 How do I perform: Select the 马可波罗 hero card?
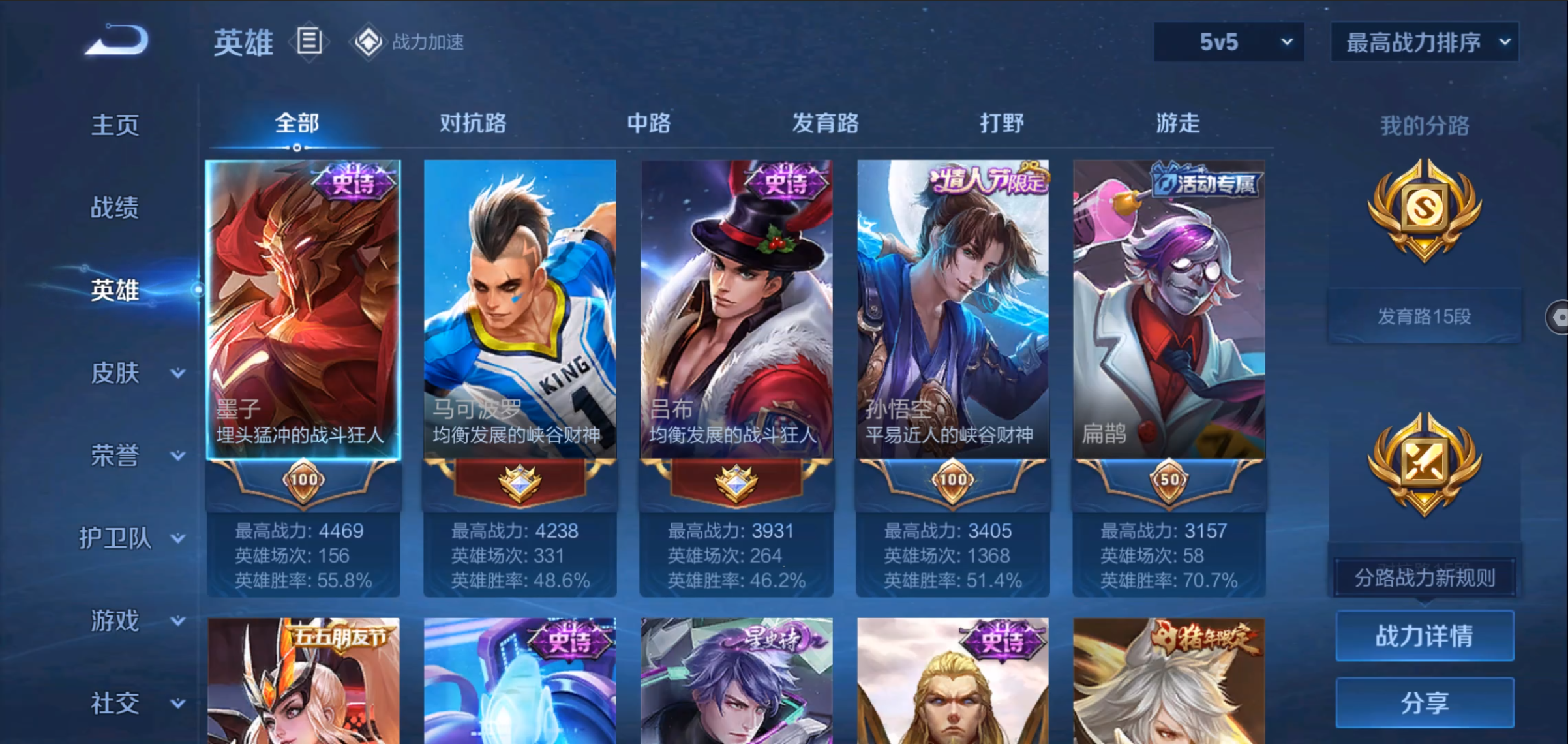[x=520, y=310]
